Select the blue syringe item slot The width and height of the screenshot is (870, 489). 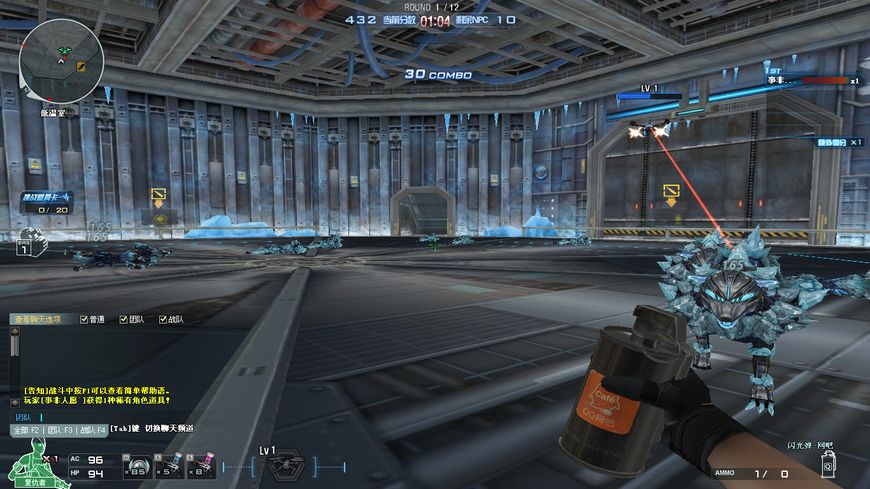pos(170,467)
